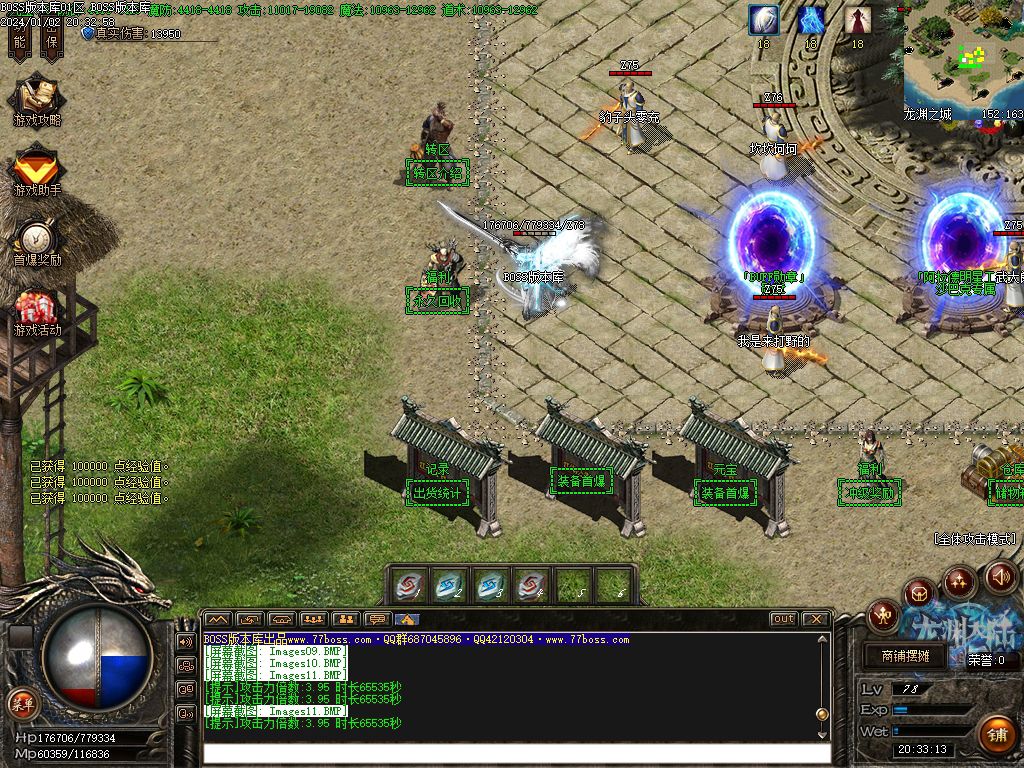Toggle the round speaker sound button
The image size is (1024, 768).
1001,576
